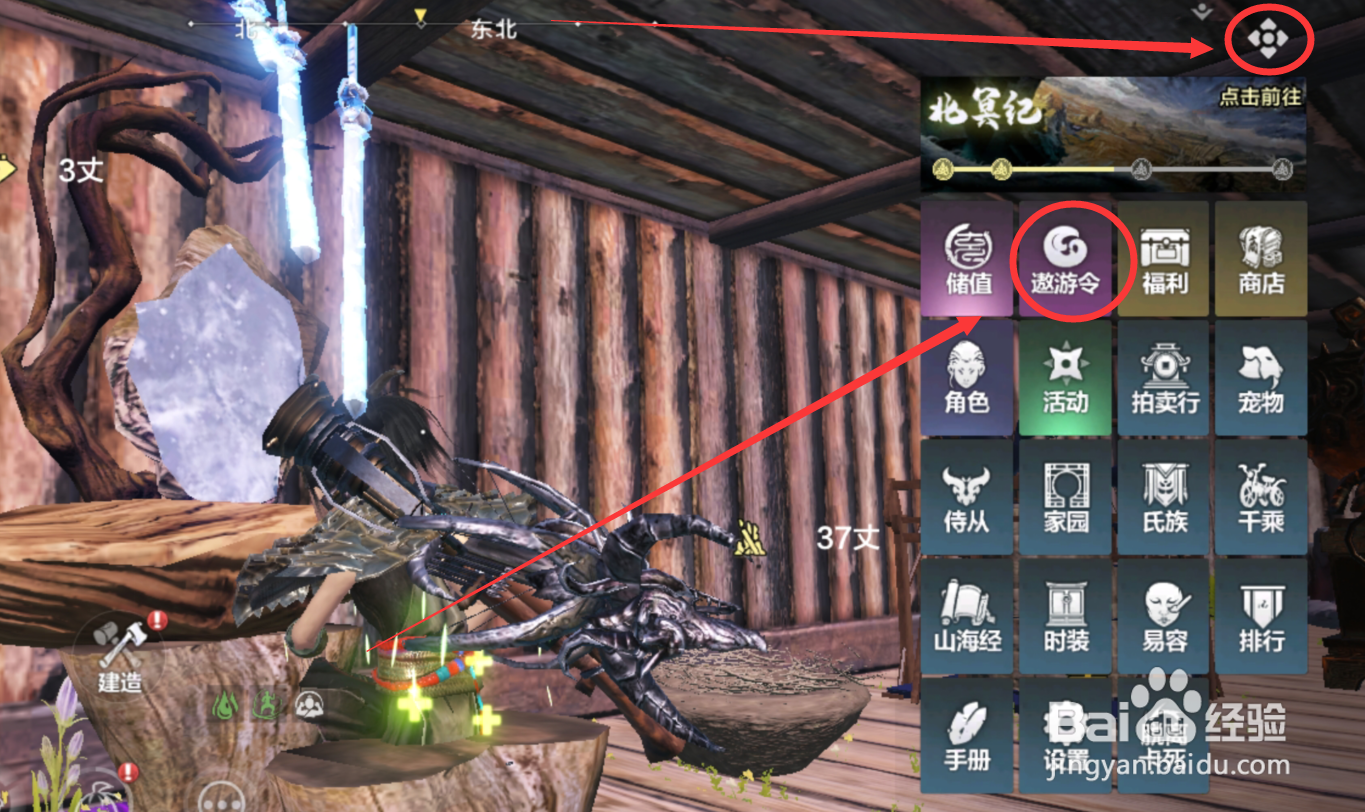
Task: Choose the 千乘 mount tile
Action: tap(1261, 497)
